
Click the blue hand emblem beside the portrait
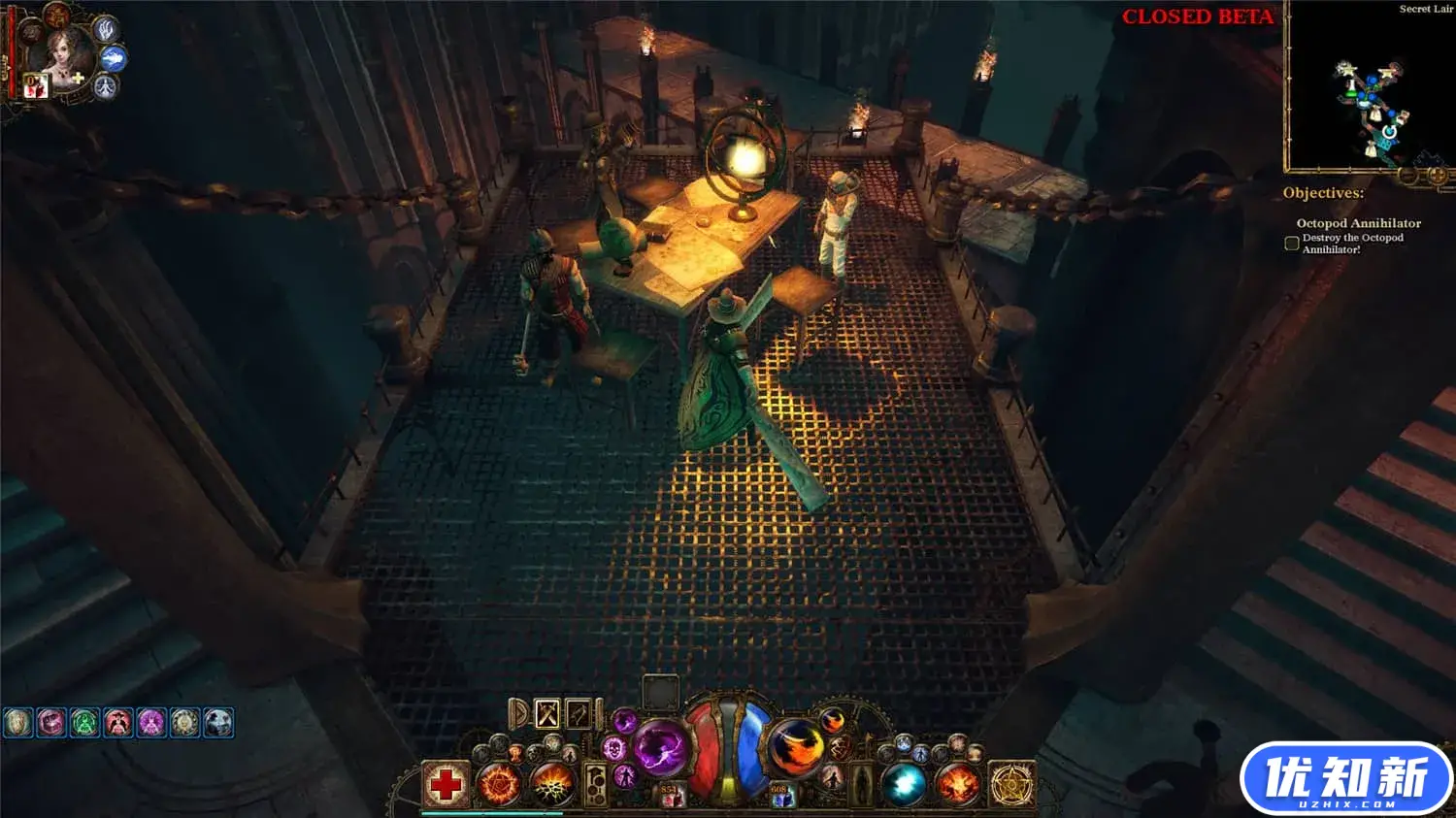click(x=105, y=31)
